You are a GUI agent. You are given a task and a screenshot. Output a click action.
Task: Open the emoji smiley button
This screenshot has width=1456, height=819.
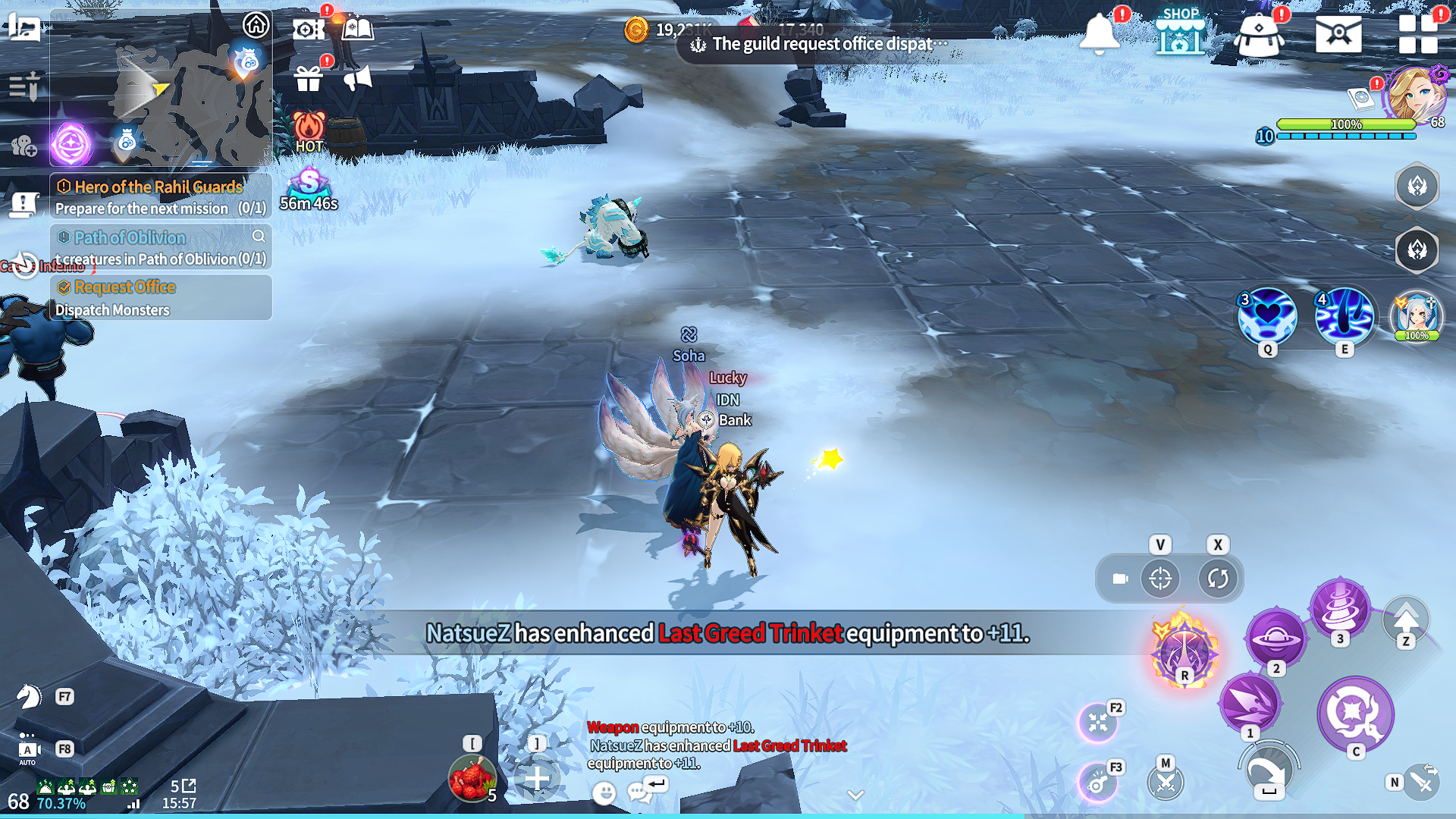tap(604, 793)
